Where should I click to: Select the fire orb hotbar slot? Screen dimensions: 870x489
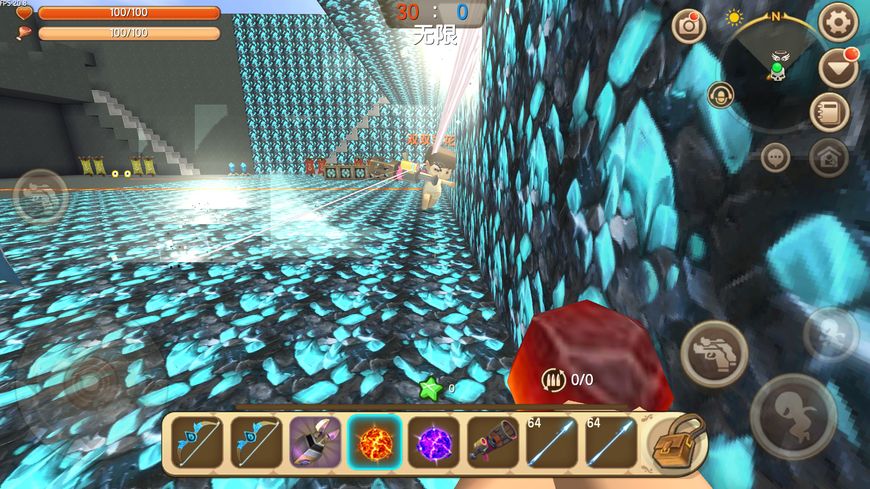pyautogui.click(x=374, y=442)
